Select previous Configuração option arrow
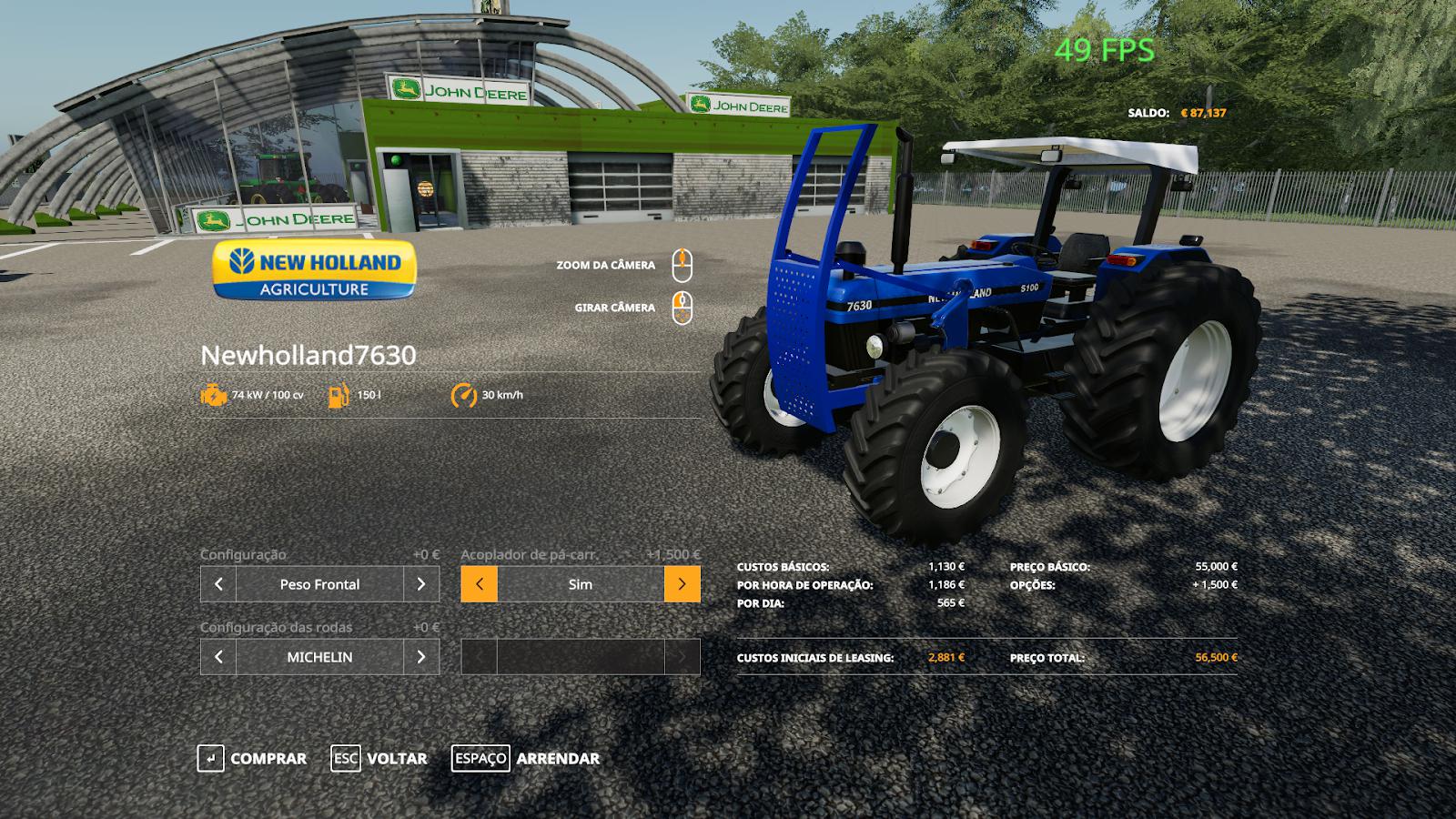The image size is (1456, 819). (x=218, y=584)
